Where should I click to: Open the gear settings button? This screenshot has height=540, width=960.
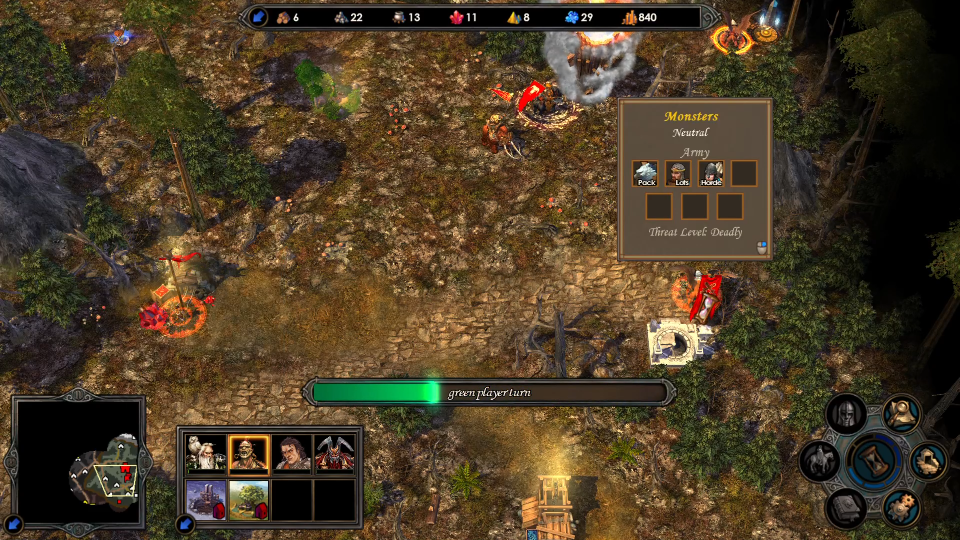click(901, 507)
